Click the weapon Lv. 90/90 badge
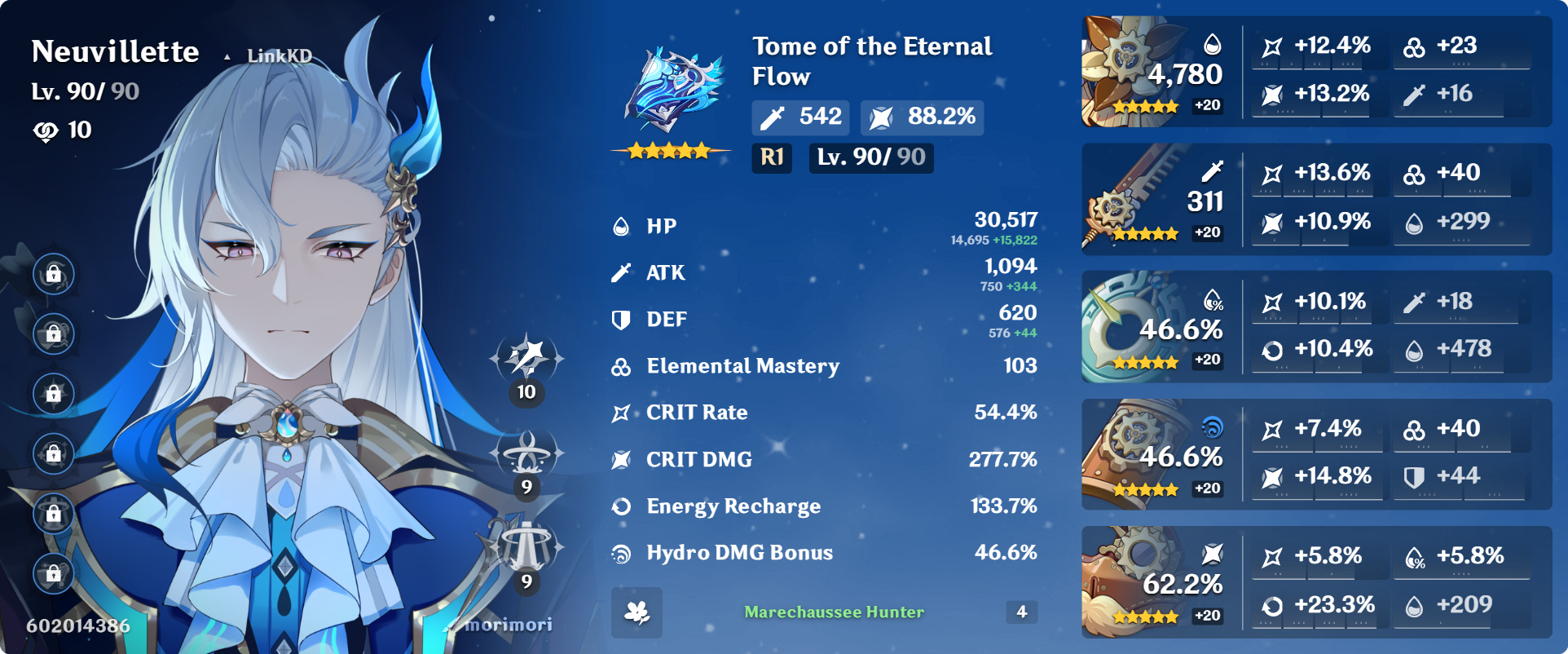 coord(870,159)
